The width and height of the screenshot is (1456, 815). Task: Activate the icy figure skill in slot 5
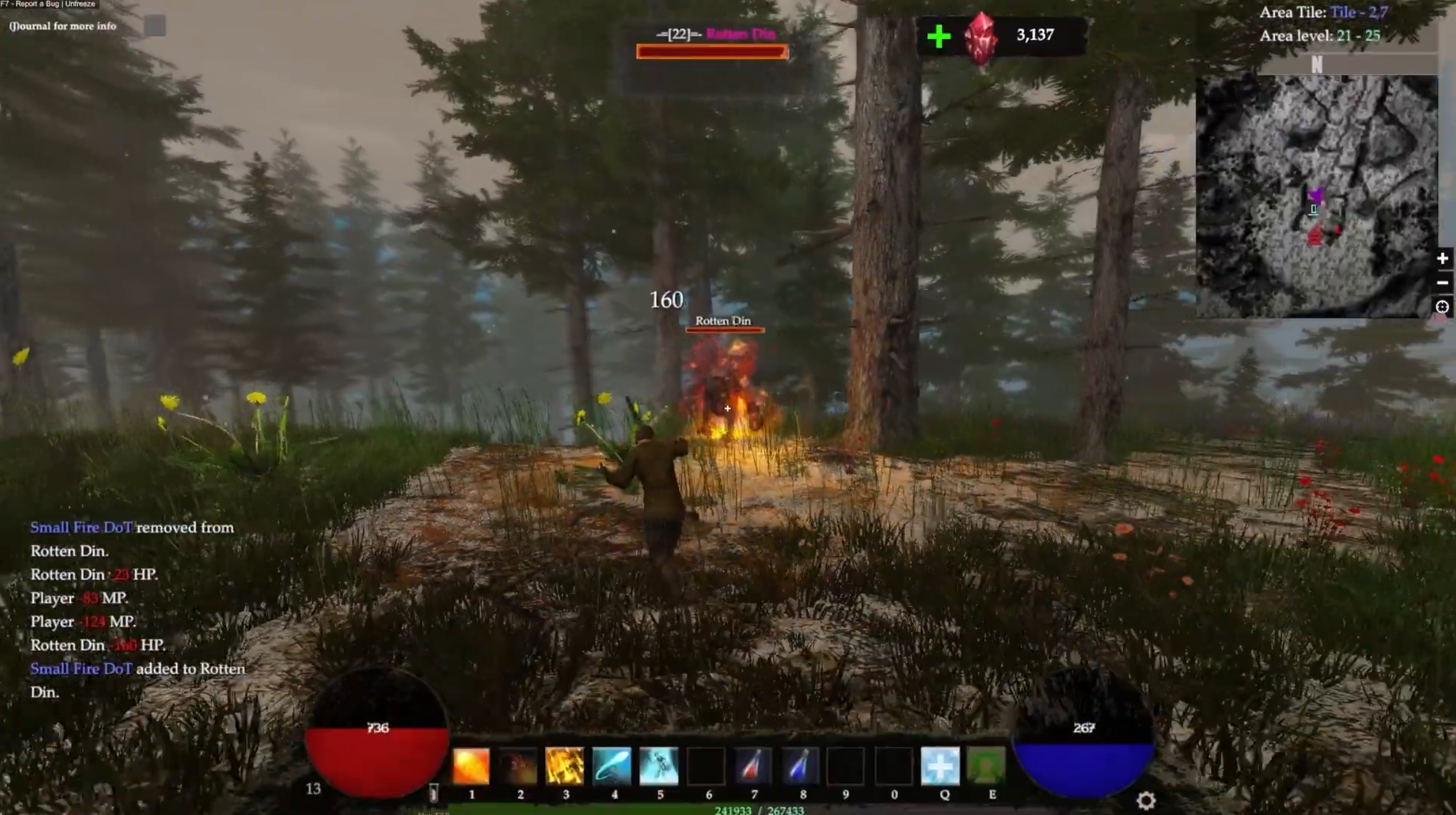tap(659, 766)
